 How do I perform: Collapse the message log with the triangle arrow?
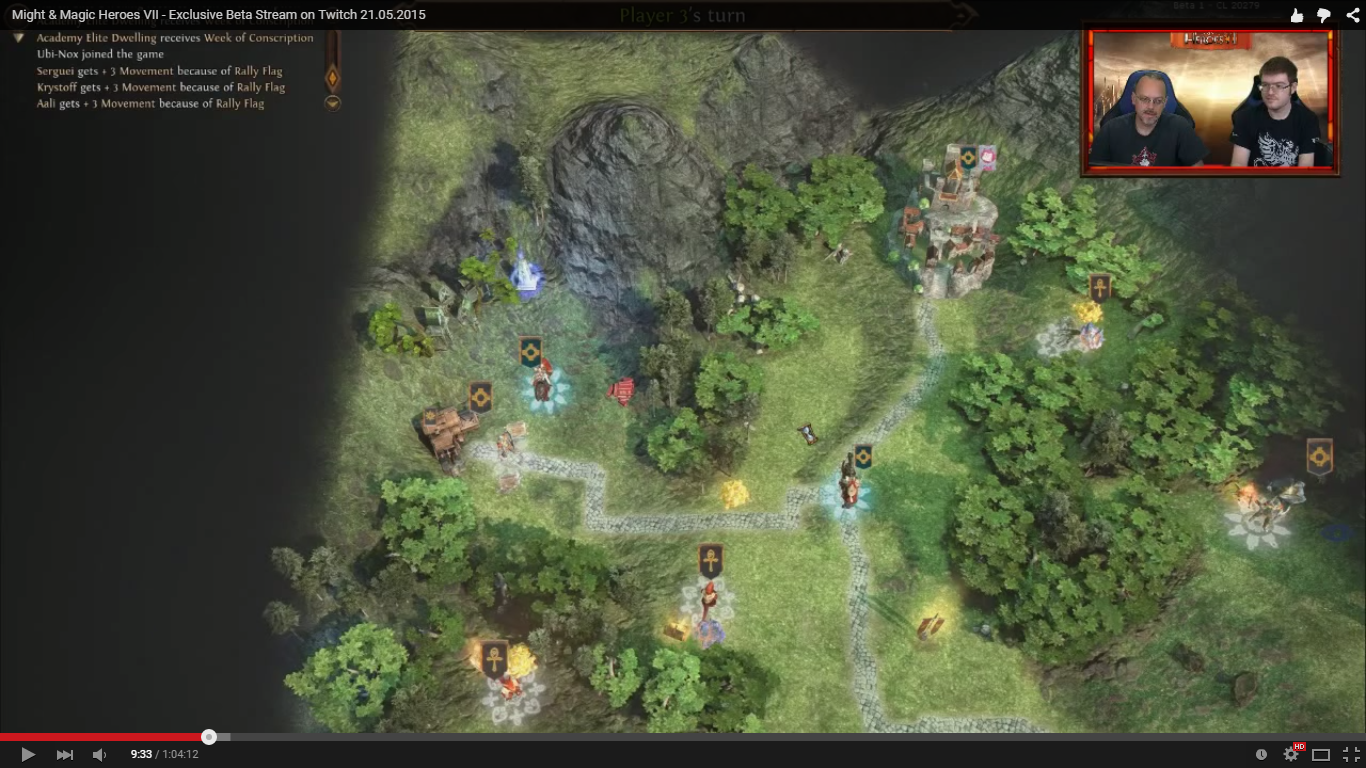click(18, 38)
